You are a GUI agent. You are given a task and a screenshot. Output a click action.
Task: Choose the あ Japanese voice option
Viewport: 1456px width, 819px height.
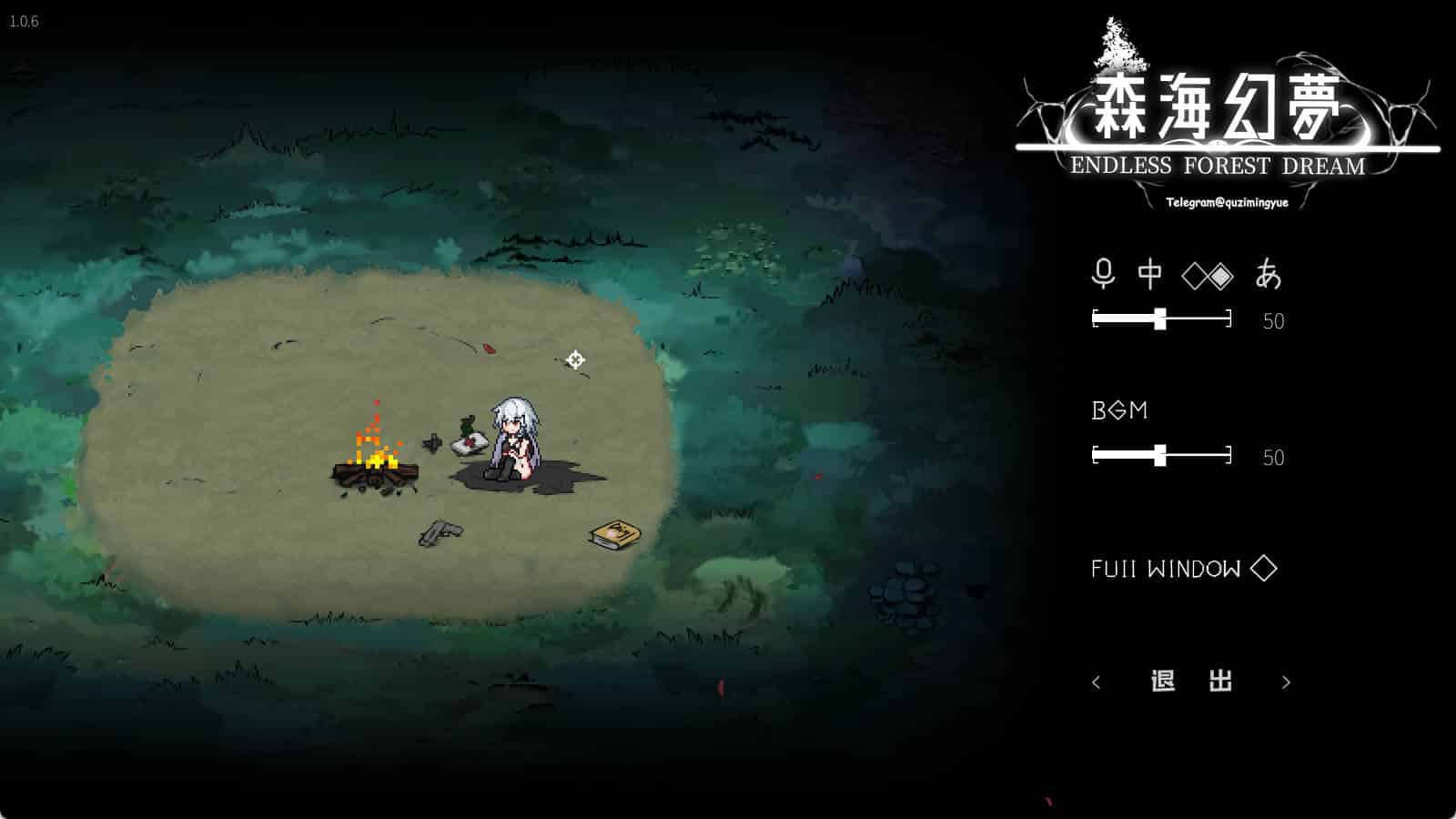(1268, 274)
